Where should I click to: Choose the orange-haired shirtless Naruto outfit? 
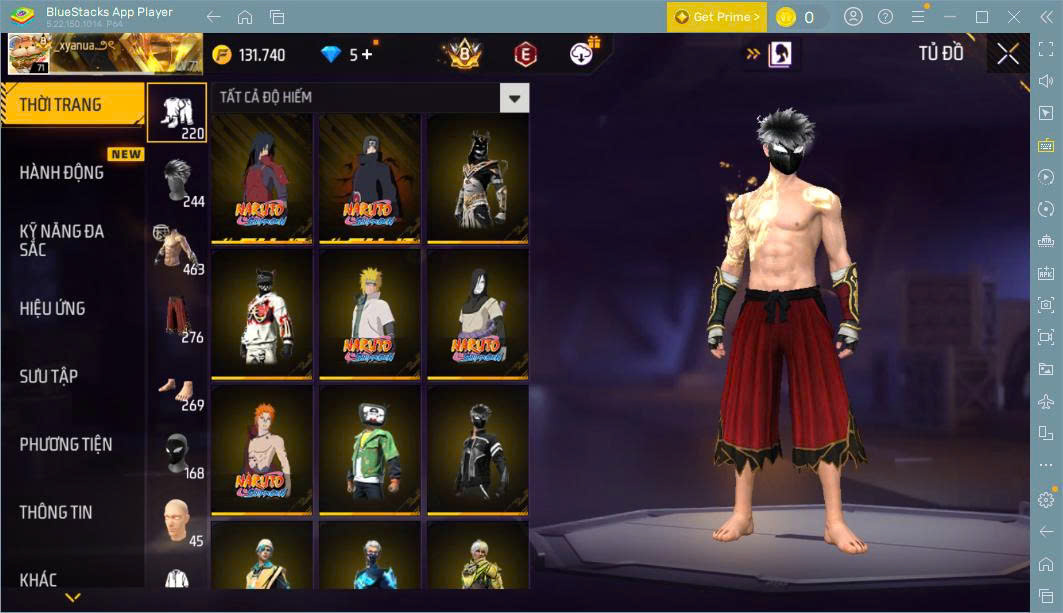(262, 450)
